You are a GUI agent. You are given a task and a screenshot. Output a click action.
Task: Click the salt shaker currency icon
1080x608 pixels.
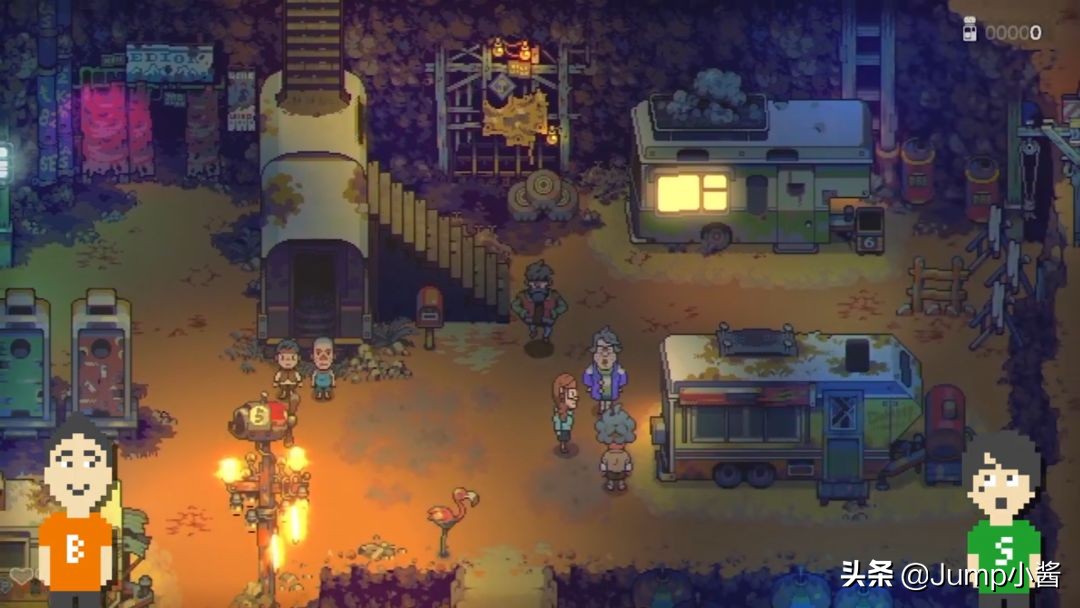point(969,31)
